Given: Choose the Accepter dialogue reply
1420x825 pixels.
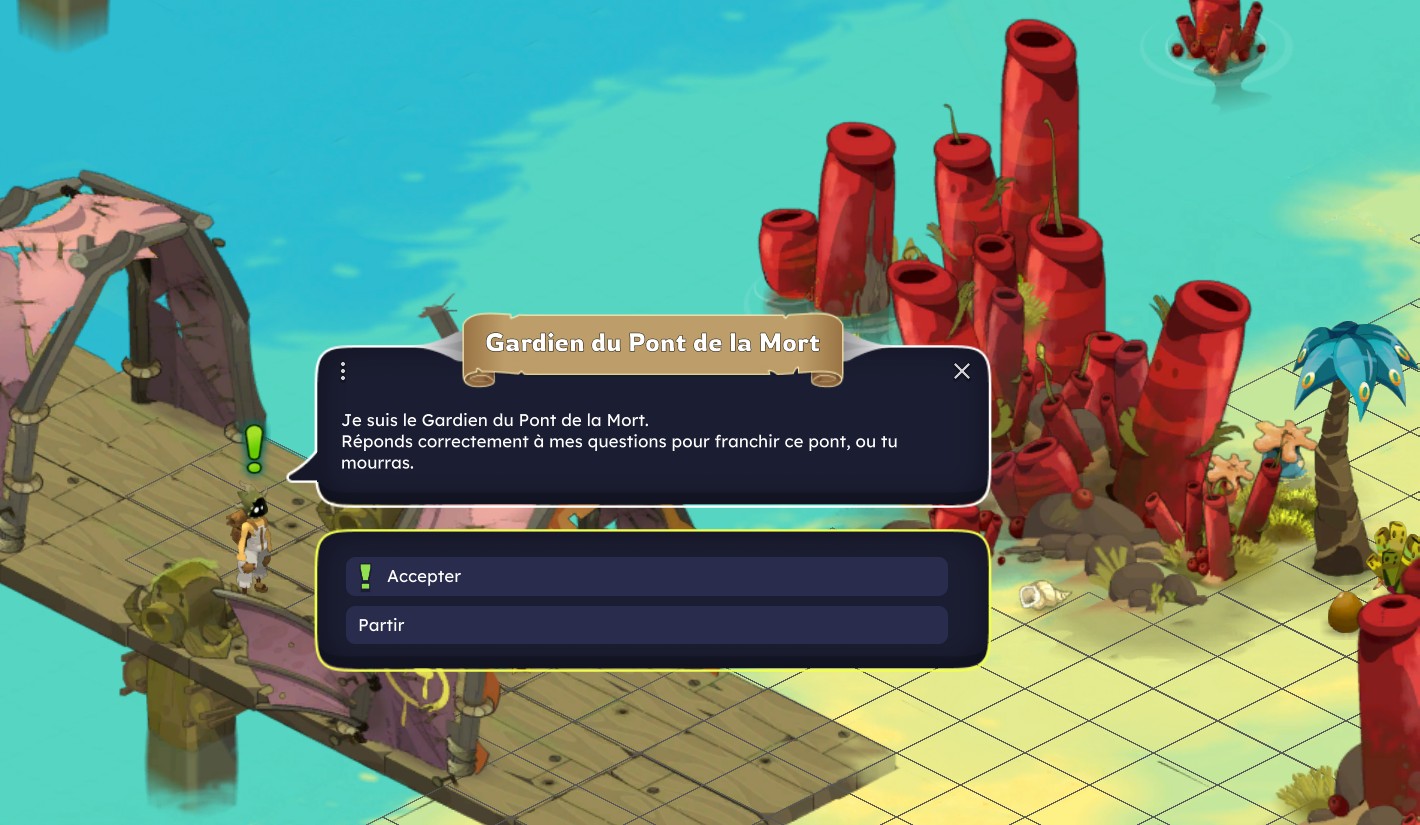Looking at the screenshot, I should [646, 576].
